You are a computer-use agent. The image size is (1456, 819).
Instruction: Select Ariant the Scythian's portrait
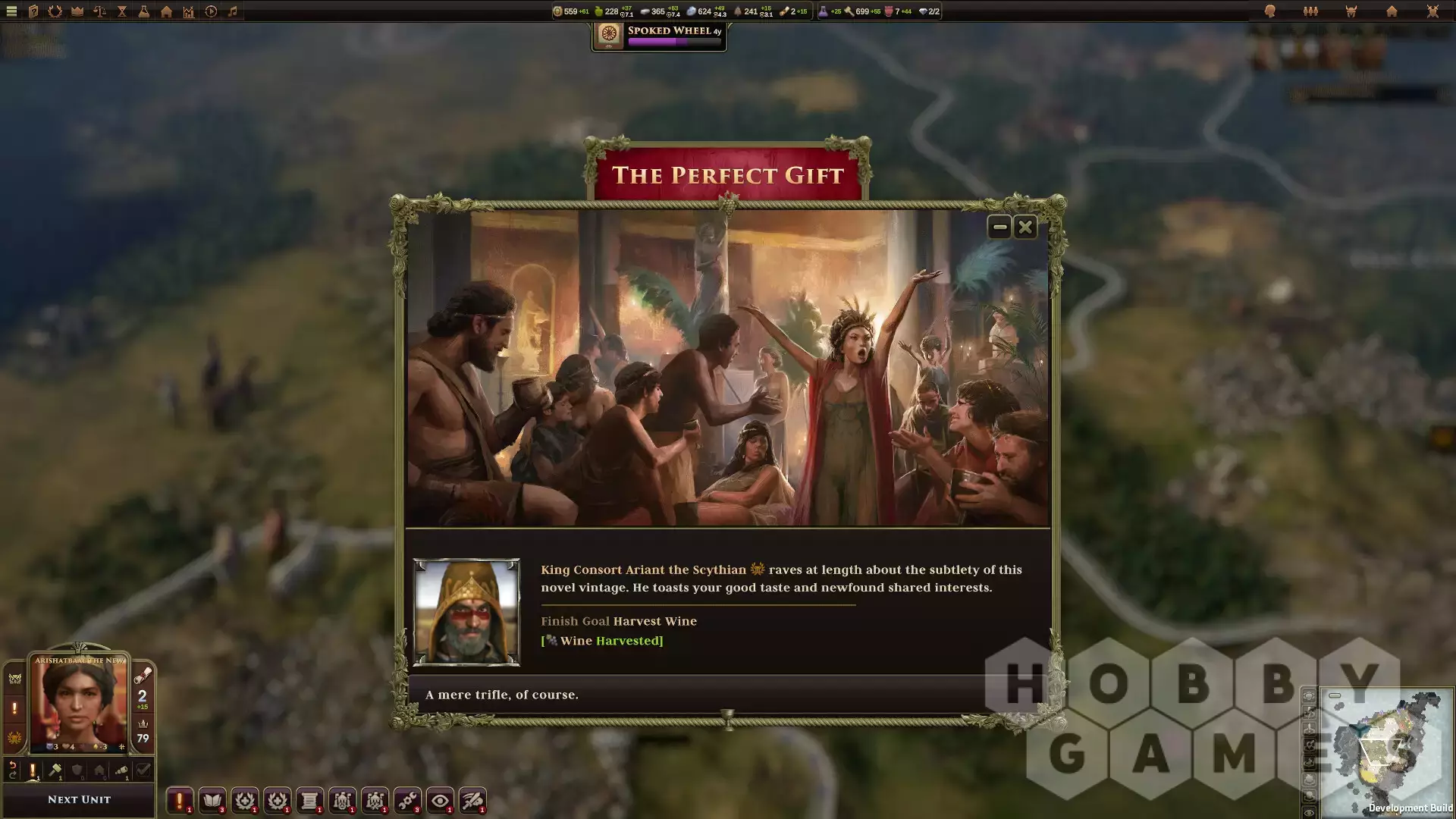click(466, 612)
